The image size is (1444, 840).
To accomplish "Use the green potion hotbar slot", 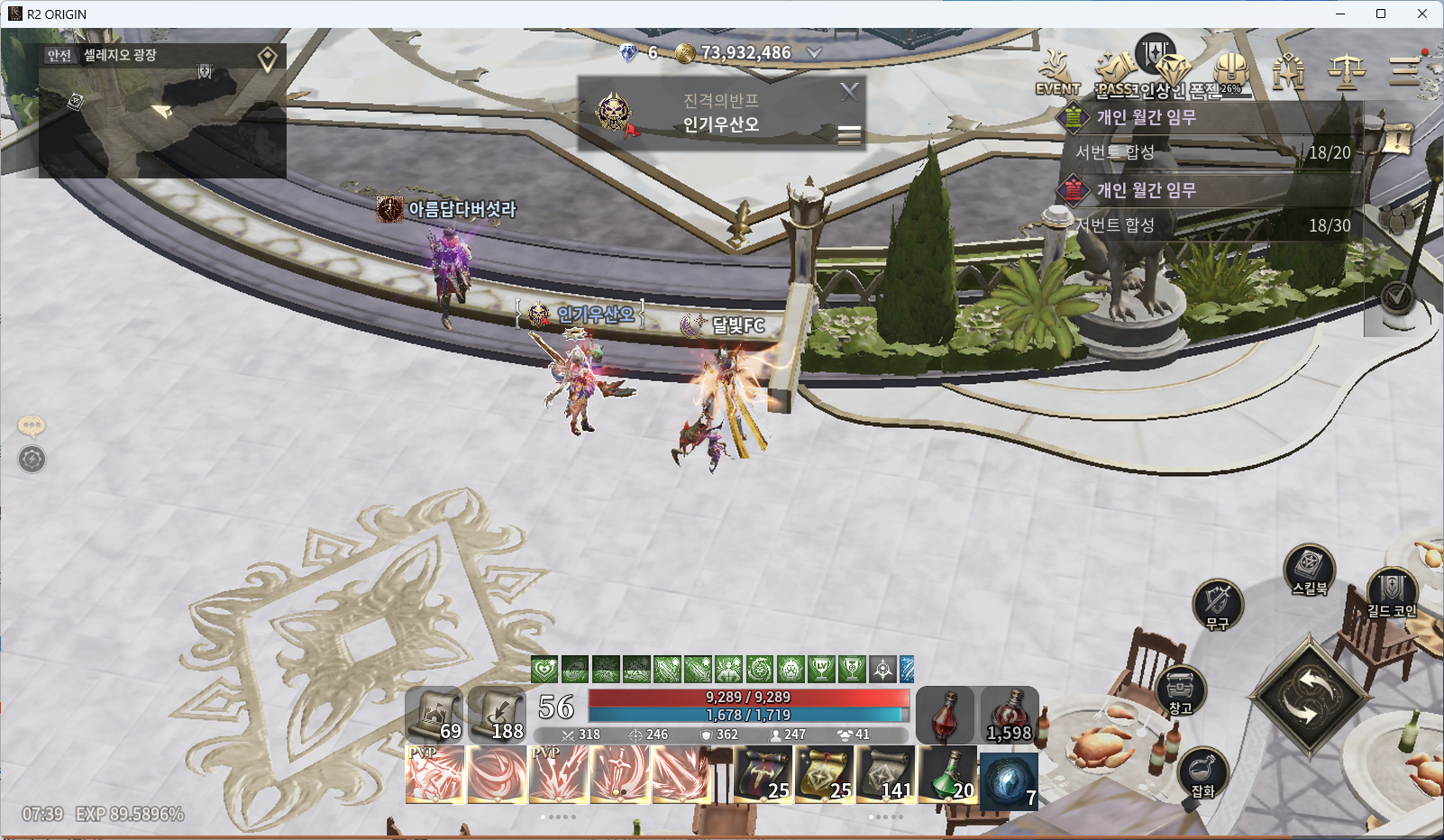I will [x=947, y=776].
